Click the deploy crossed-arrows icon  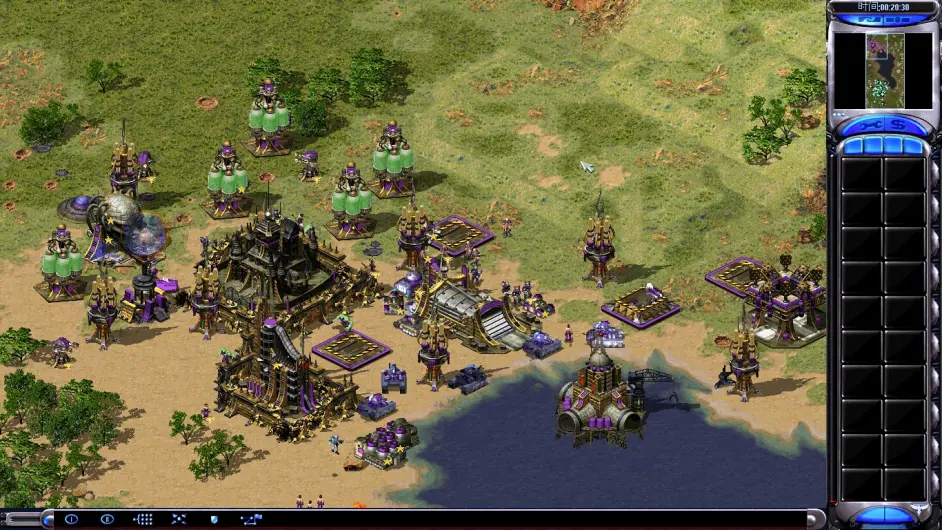coord(178,519)
